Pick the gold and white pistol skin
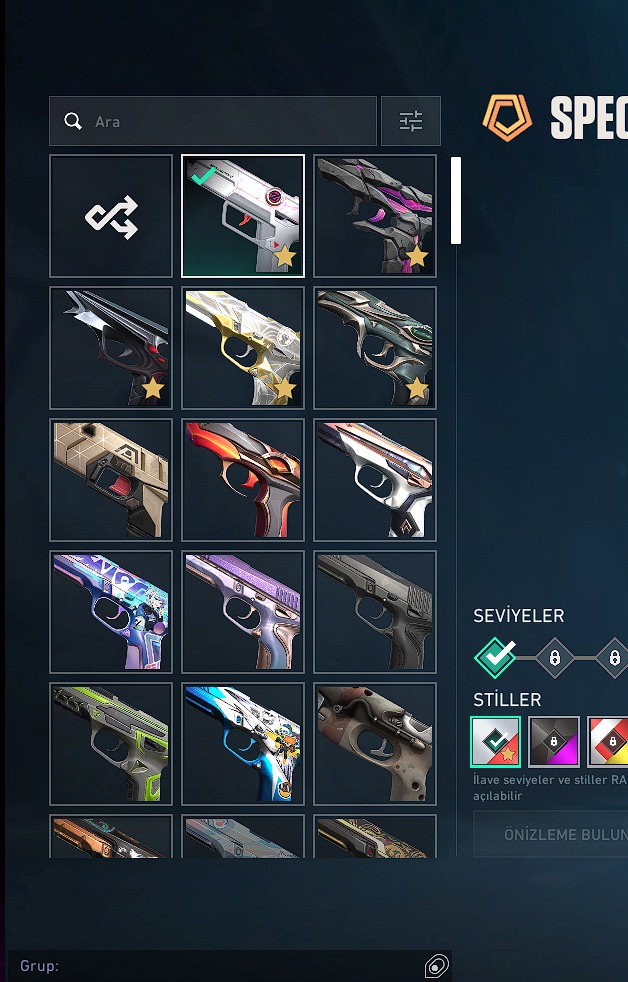The height and width of the screenshot is (982, 628). point(243,348)
